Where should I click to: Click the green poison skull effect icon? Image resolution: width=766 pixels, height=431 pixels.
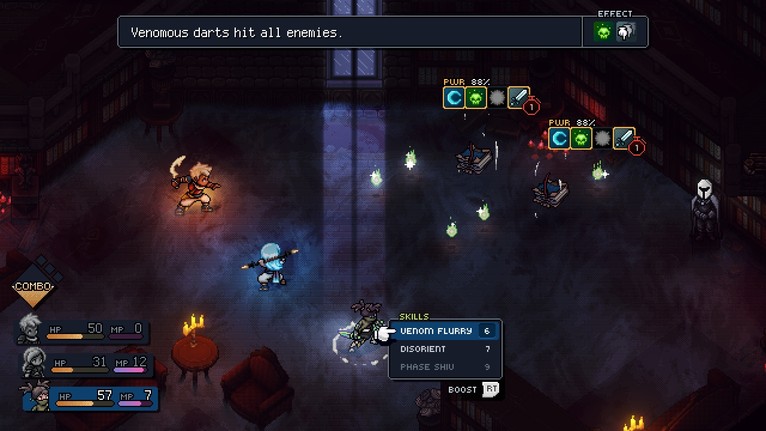603,32
